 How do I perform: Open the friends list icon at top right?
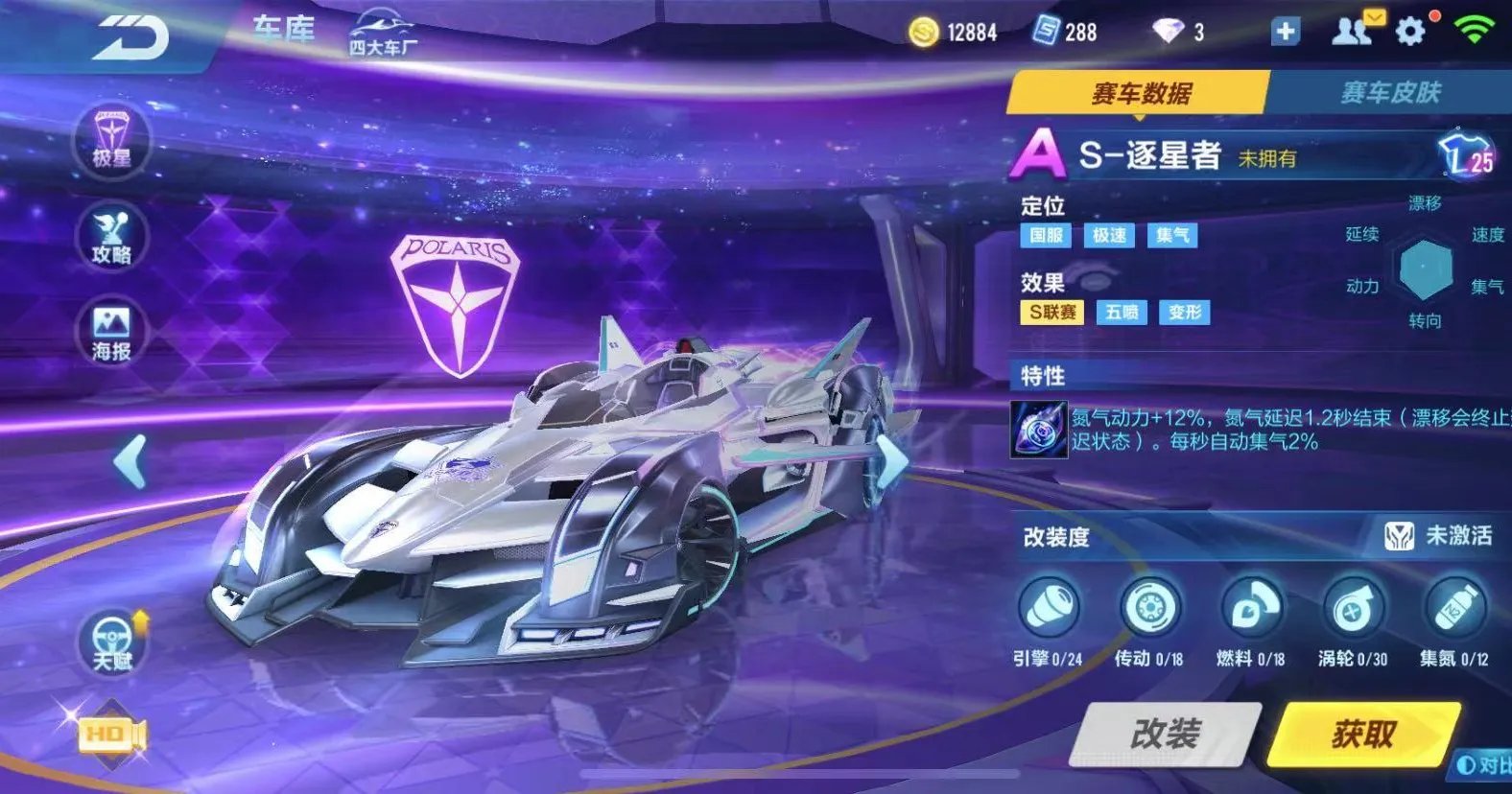1352,32
